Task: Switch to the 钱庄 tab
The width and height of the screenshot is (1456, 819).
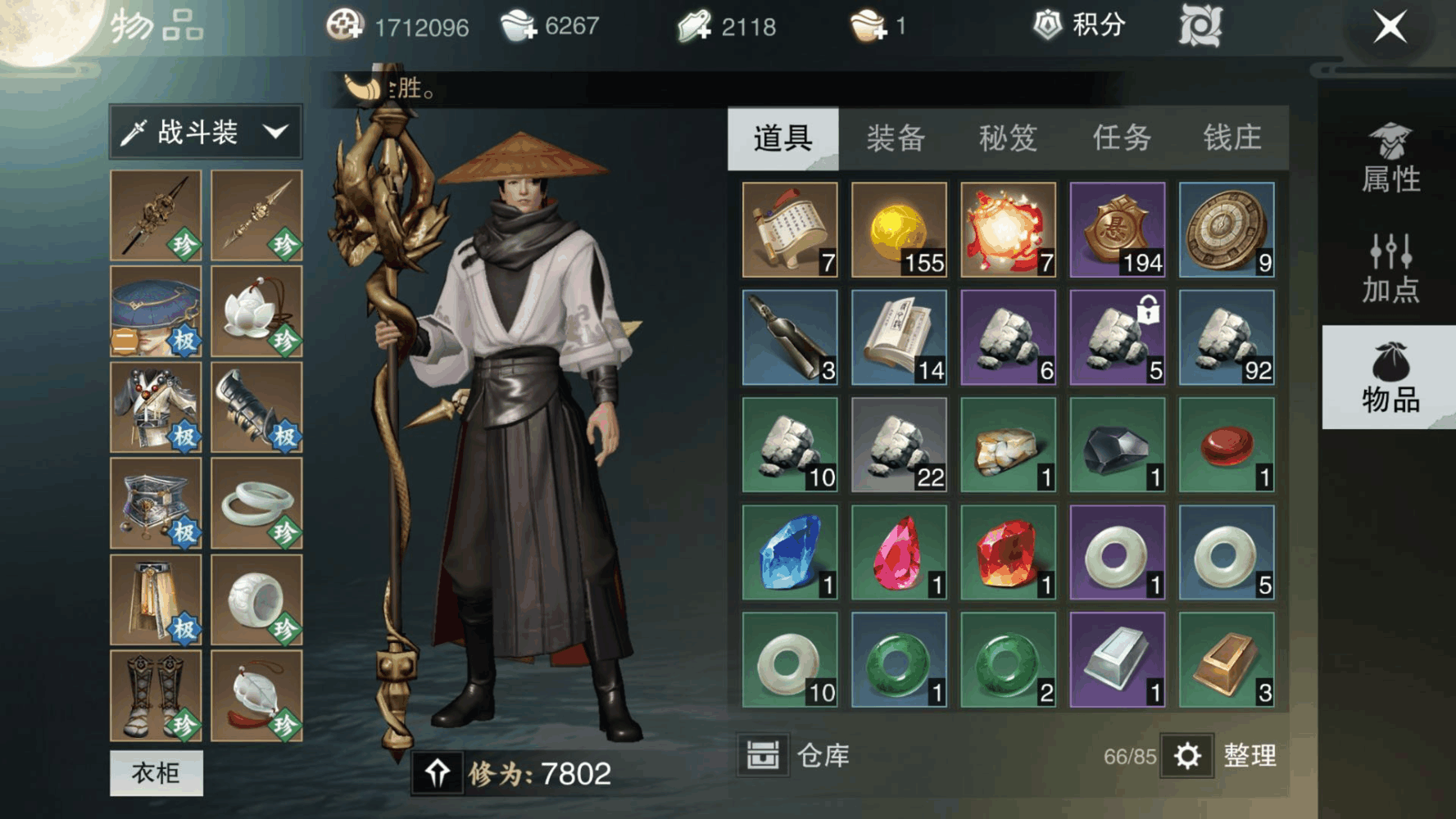Action: coord(1231,138)
